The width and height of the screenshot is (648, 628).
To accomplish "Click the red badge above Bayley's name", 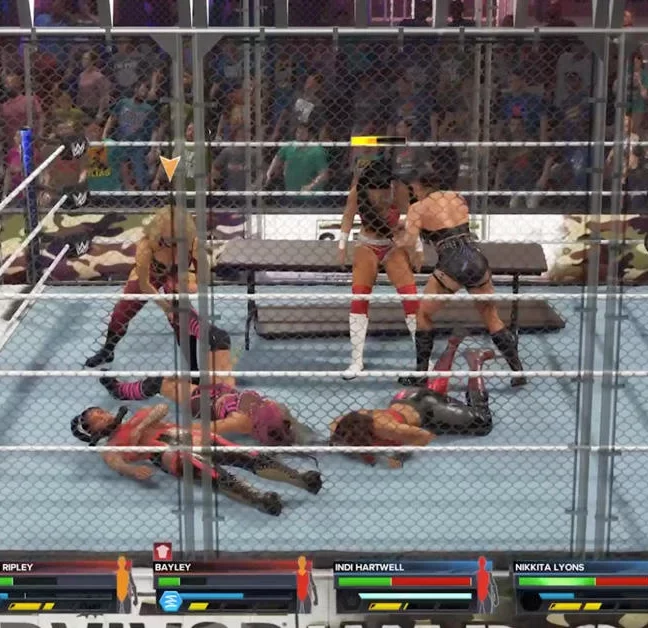I will (162, 551).
